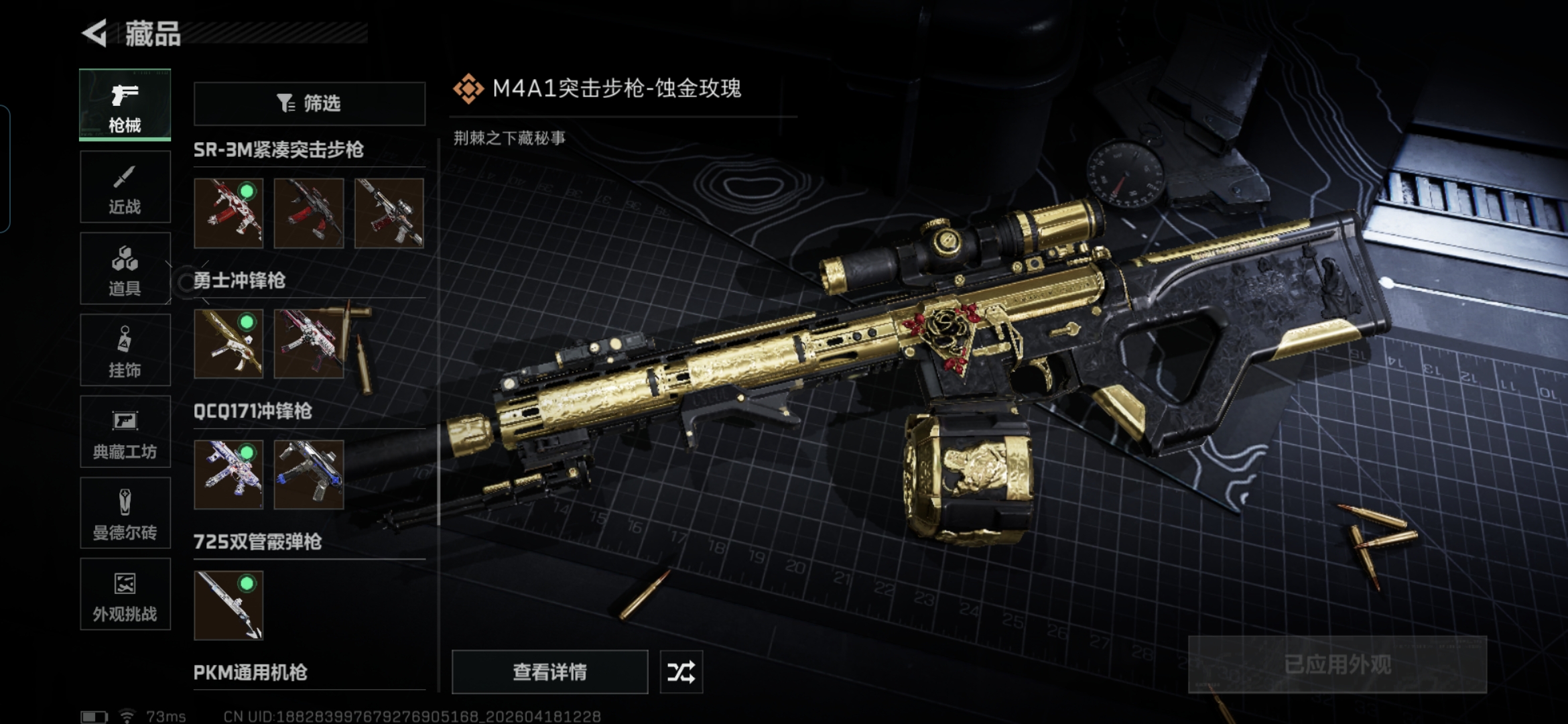Go back using the arrow beside 藏品
Viewport: 1568px width, 724px height.
pos(95,33)
